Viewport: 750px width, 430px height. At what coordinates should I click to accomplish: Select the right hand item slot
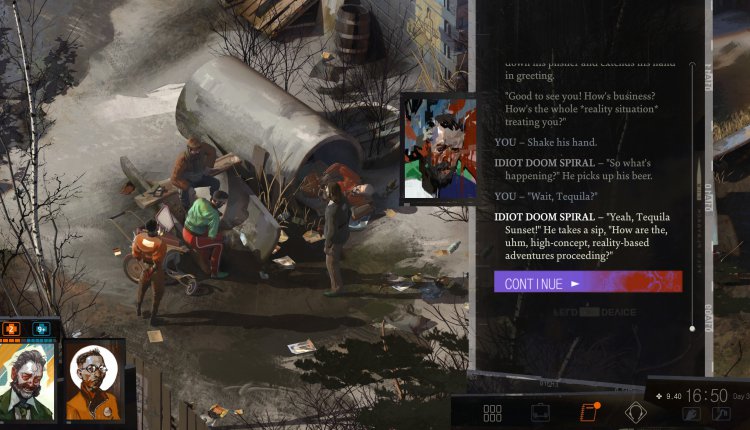(x=721, y=413)
